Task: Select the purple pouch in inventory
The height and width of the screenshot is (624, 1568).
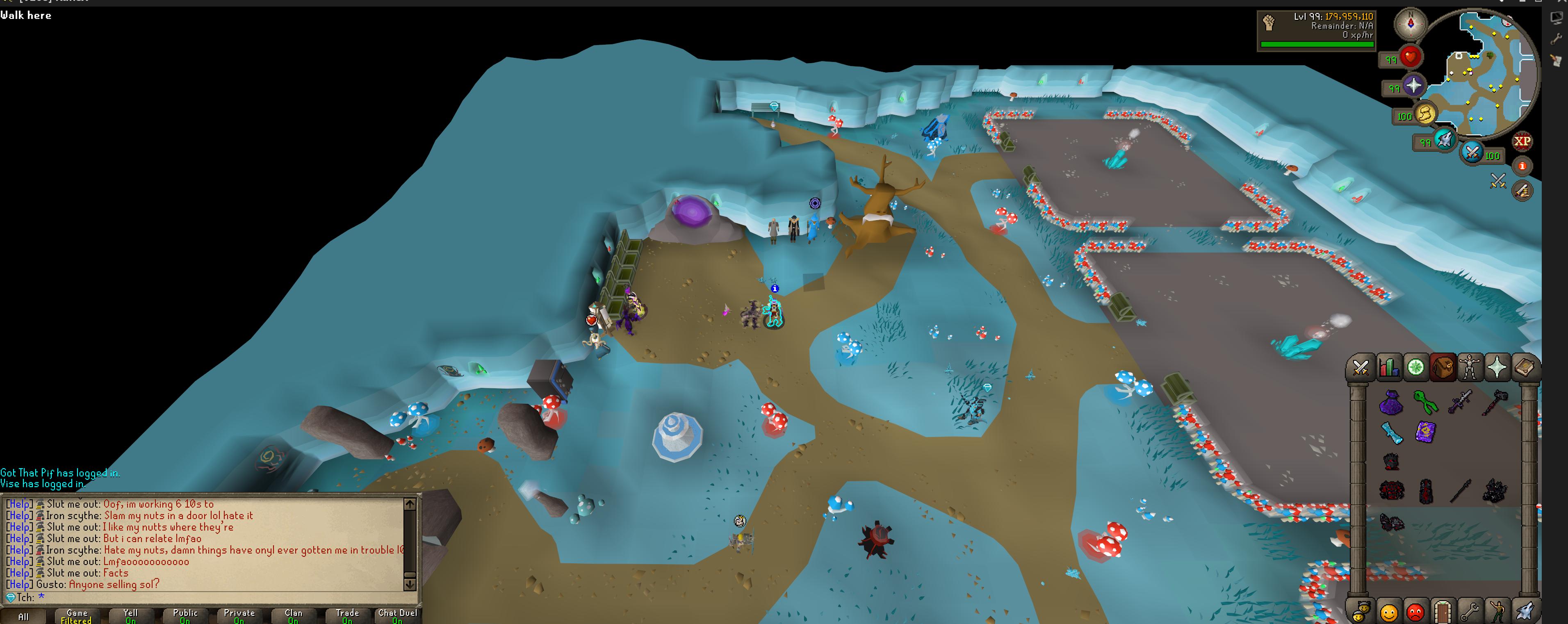Action: [1391, 403]
